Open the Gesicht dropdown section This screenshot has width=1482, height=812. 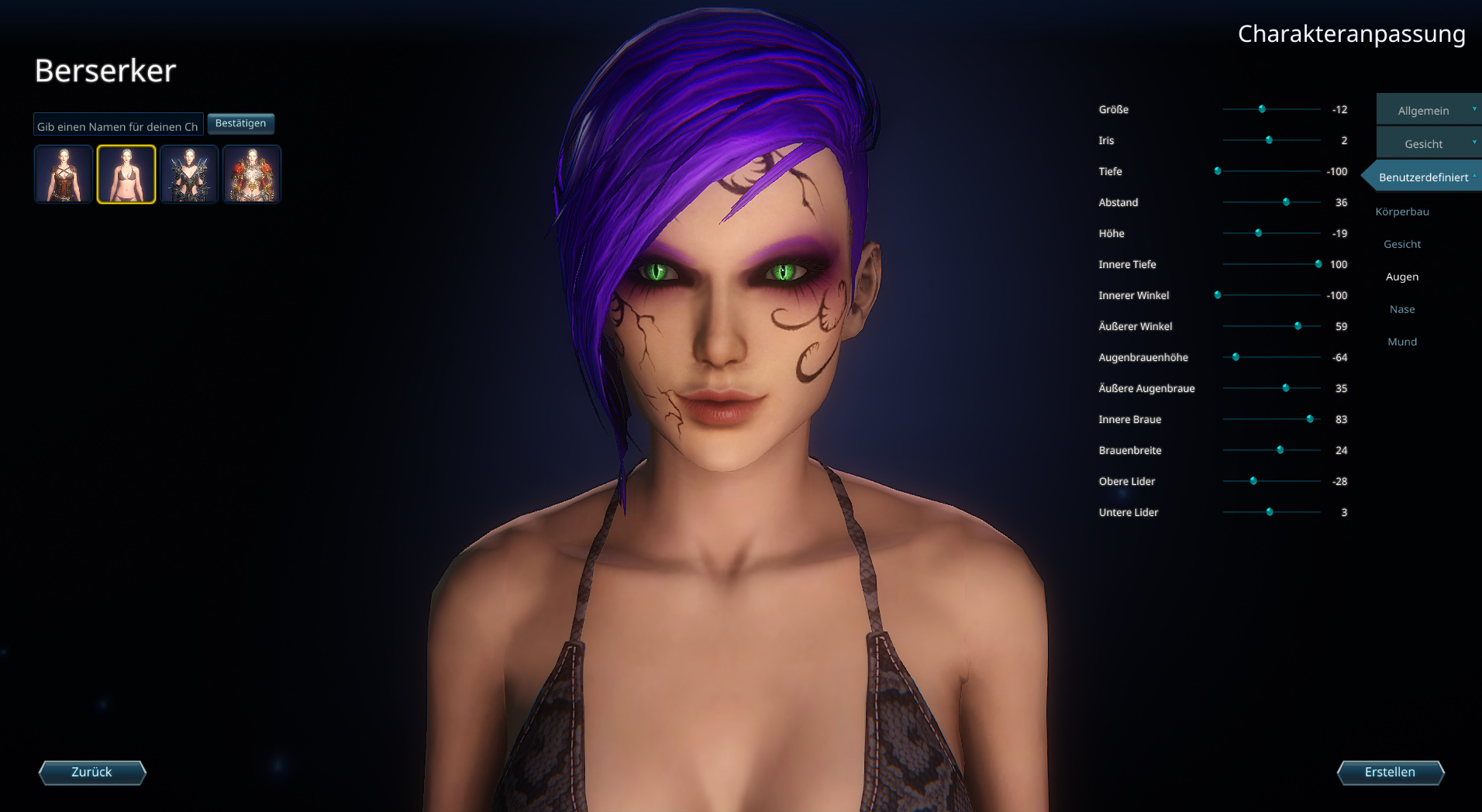coord(1428,144)
